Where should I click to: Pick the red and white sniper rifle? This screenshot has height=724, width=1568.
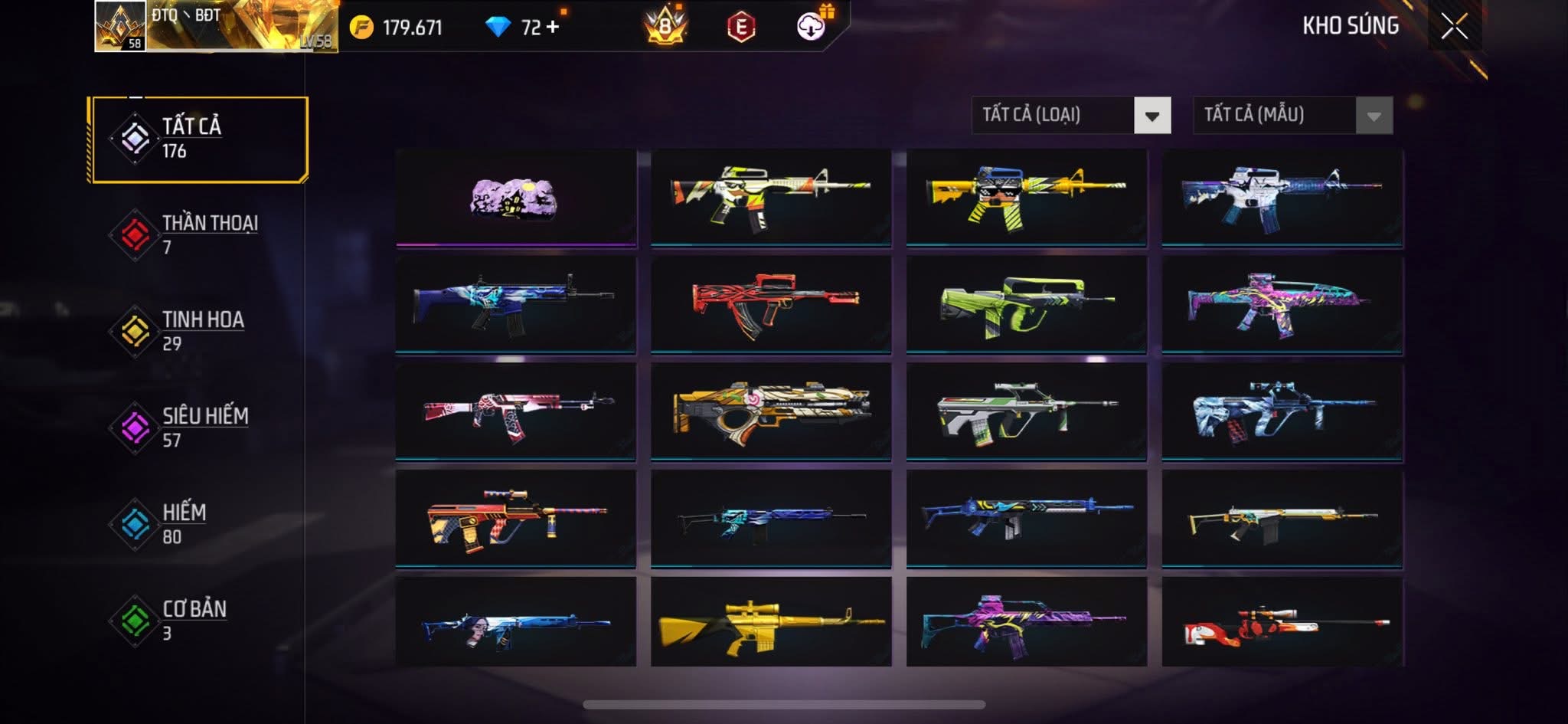point(1282,622)
